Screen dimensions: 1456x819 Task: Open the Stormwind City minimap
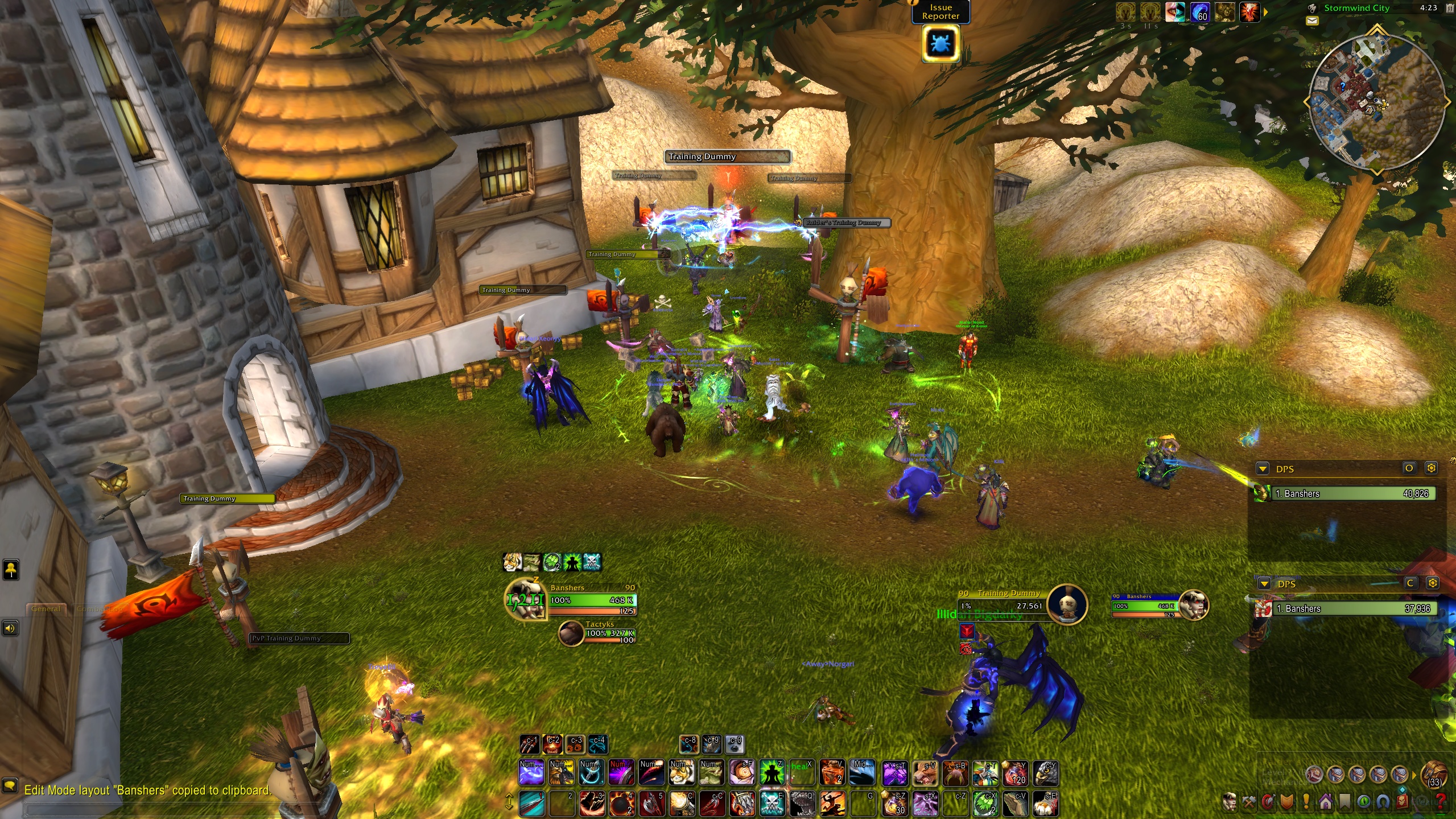point(1376,102)
